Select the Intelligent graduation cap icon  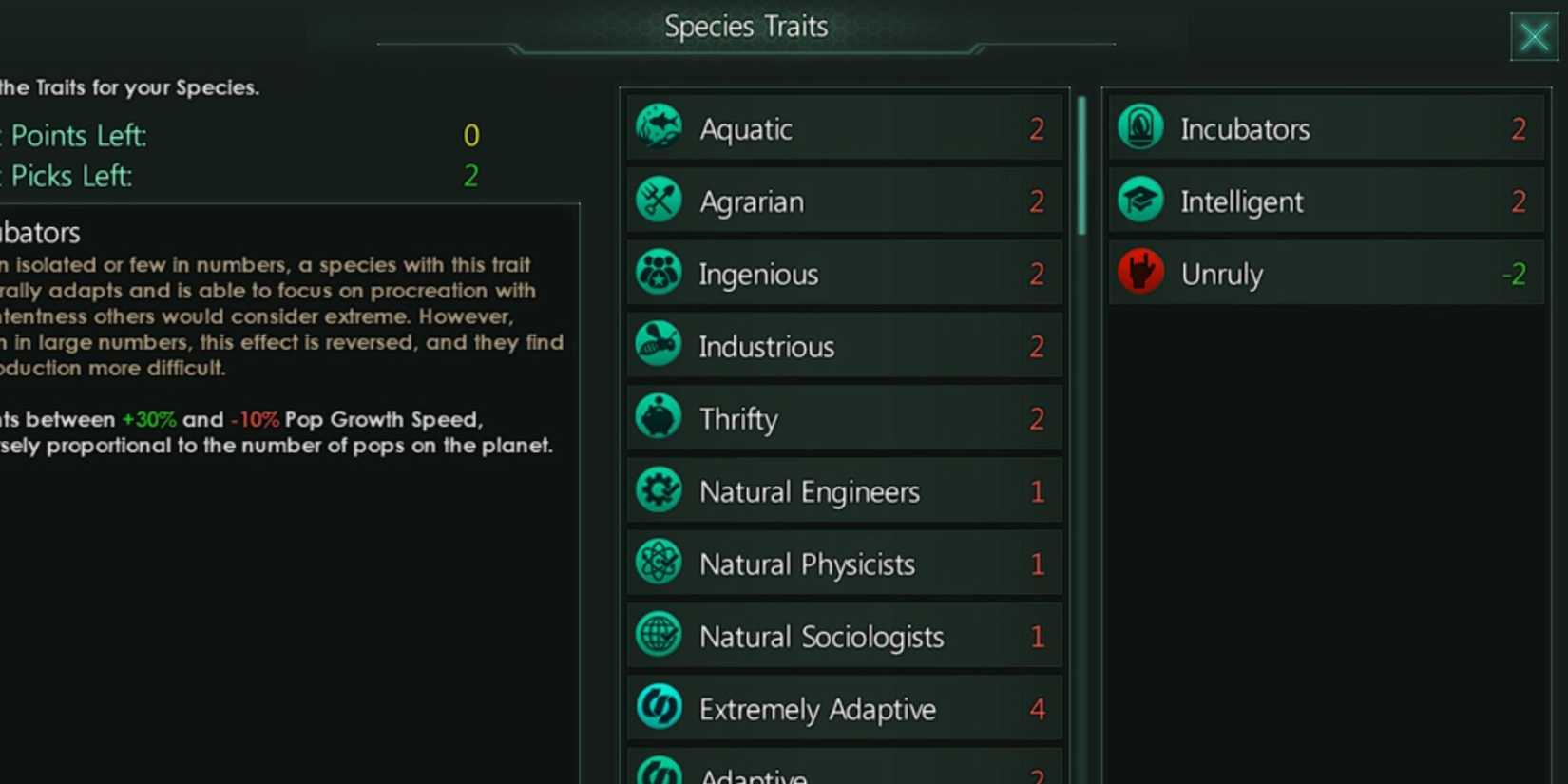click(1140, 201)
